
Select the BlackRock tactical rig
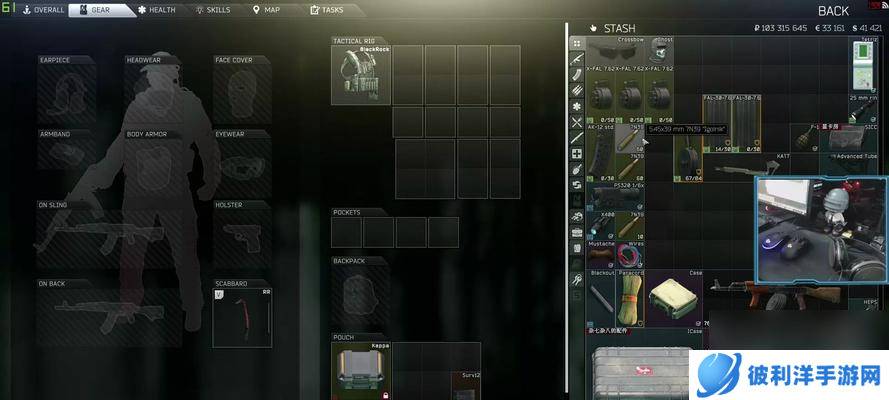pyautogui.click(x=360, y=73)
